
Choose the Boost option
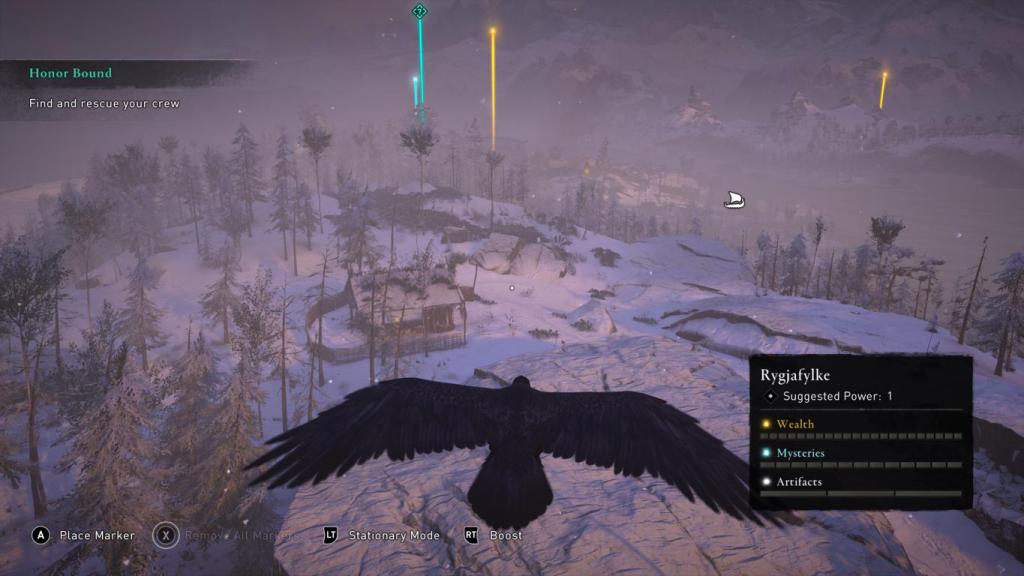505,535
